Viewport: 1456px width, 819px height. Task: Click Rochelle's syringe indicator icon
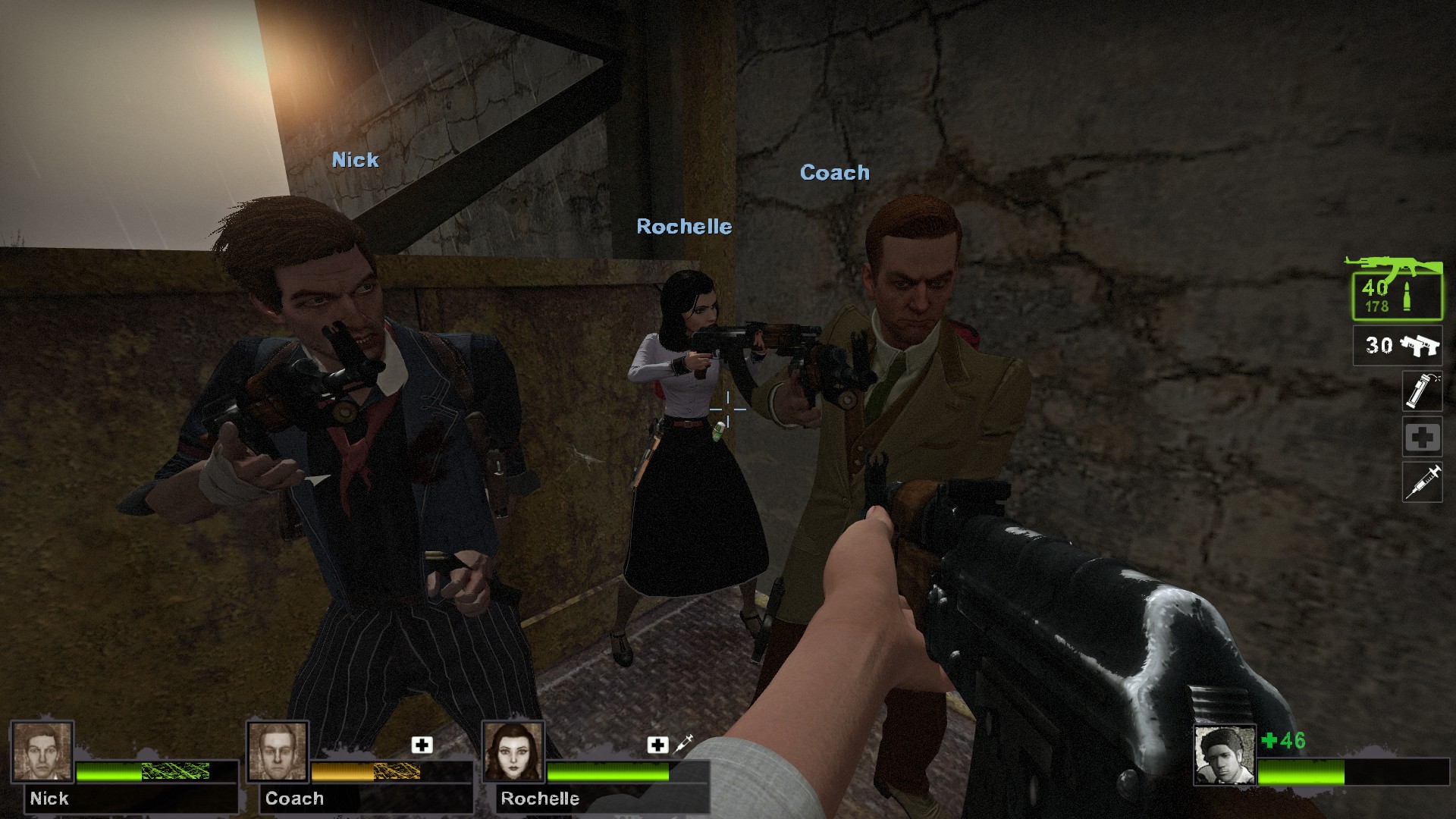click(683, 744)
